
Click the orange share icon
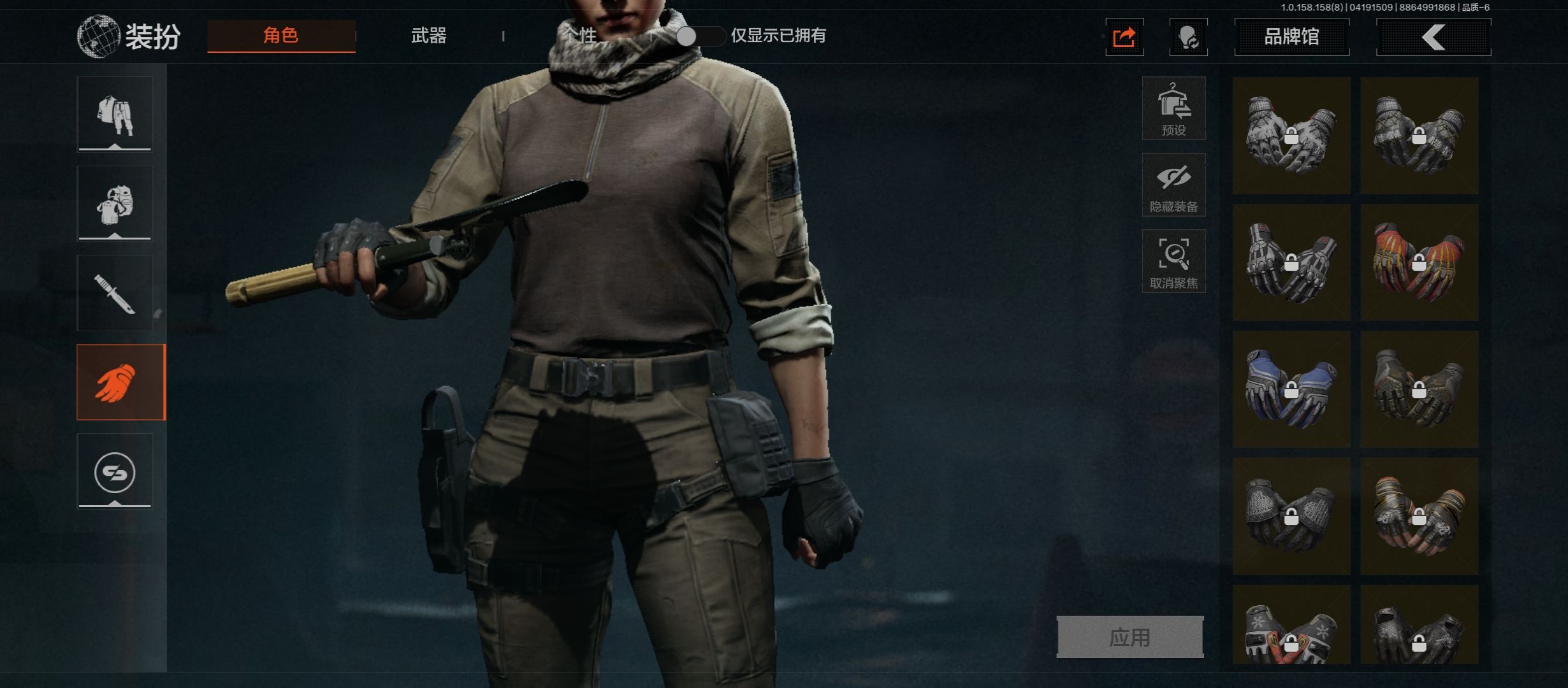pos(1124,38)
